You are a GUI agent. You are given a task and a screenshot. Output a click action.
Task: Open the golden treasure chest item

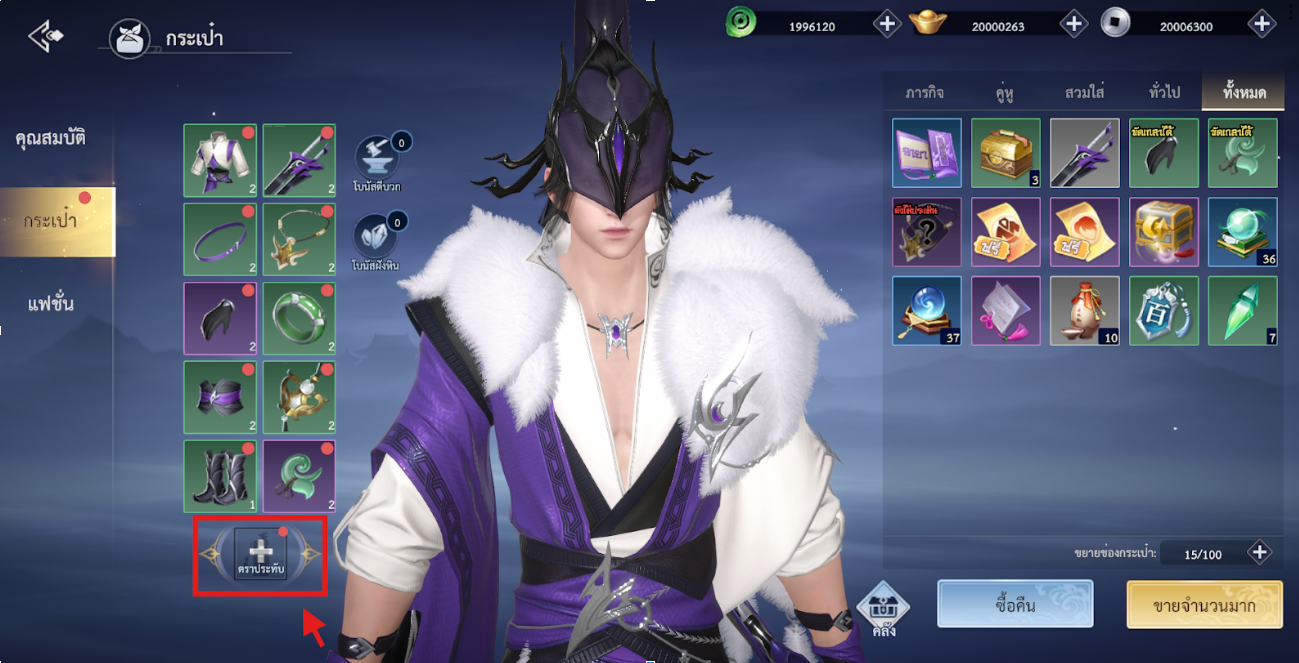(1005, 153)
